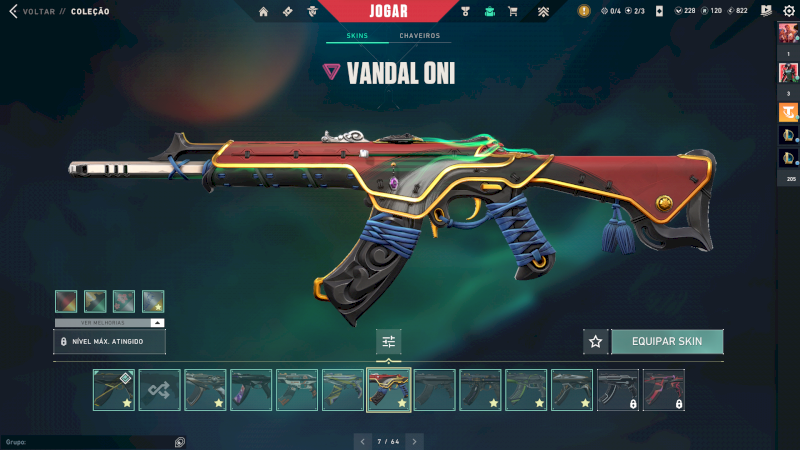Equip skin with Equipar Skin button
Screen dimensions: 800x450
pyautogui.click(x=667, y=341)
